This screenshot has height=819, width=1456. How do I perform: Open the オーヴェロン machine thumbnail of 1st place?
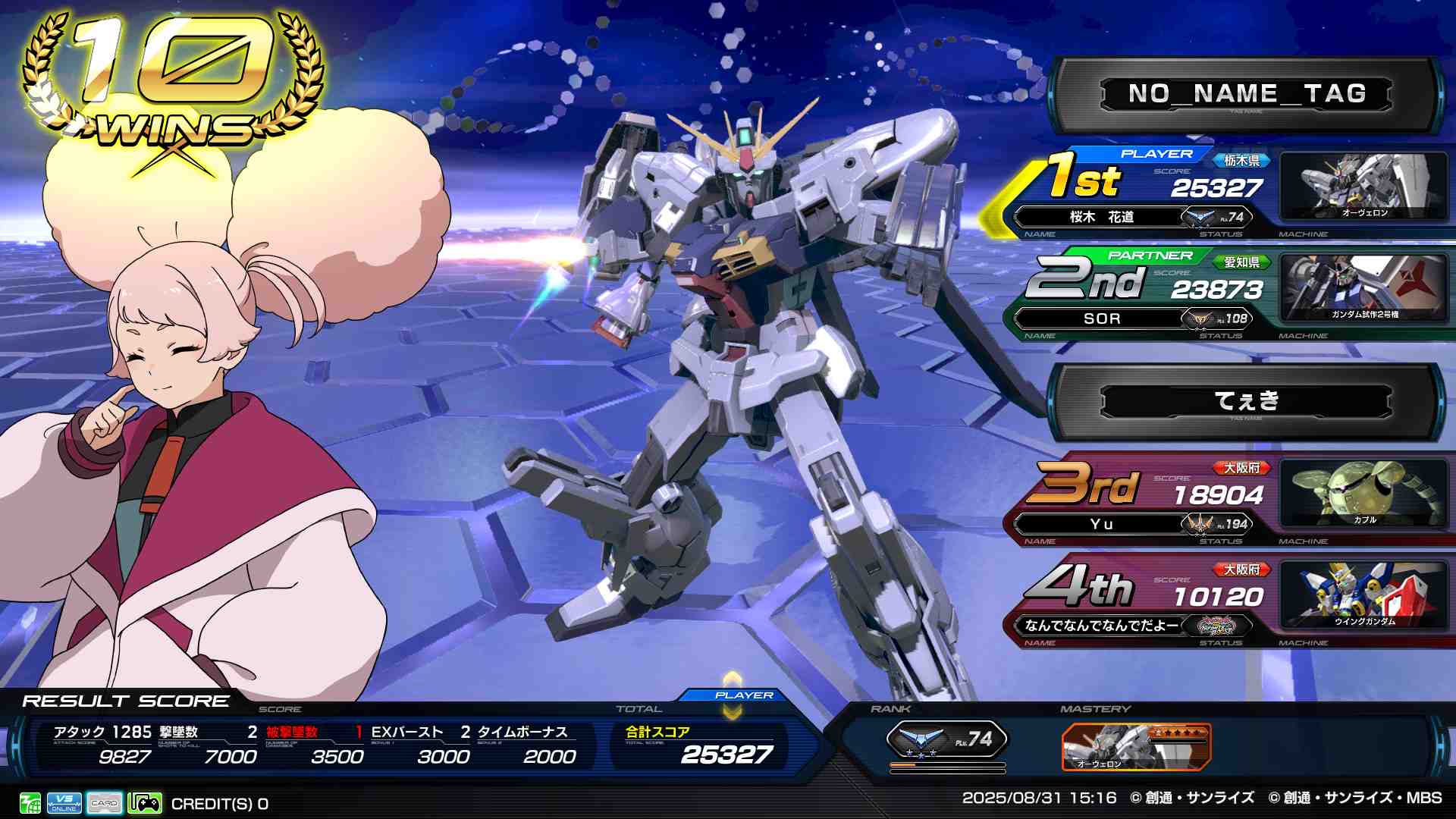(1363, 187)
